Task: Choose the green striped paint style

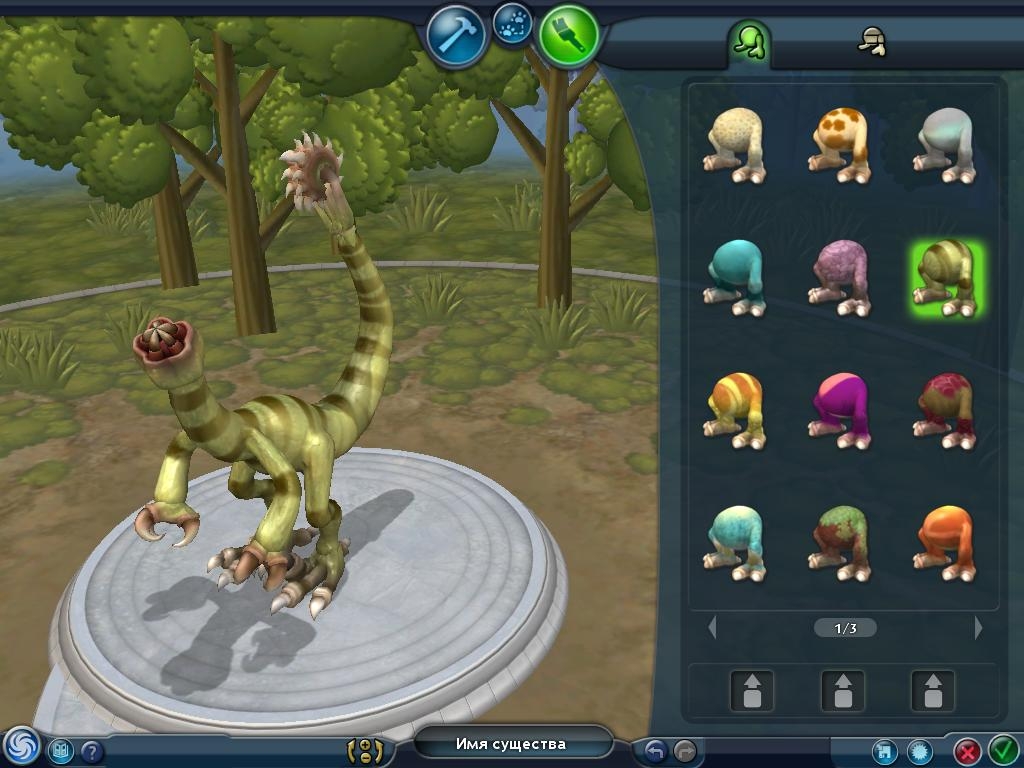Action: coord(946,278)
